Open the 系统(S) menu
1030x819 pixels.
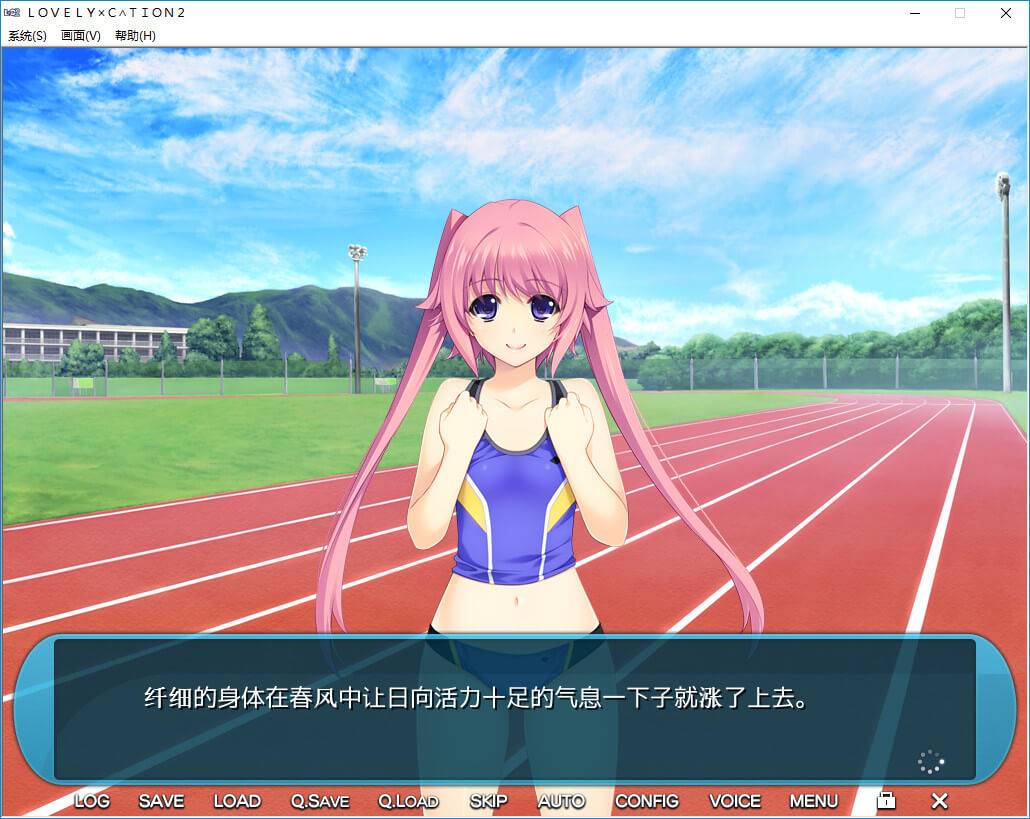pos(27,36)
